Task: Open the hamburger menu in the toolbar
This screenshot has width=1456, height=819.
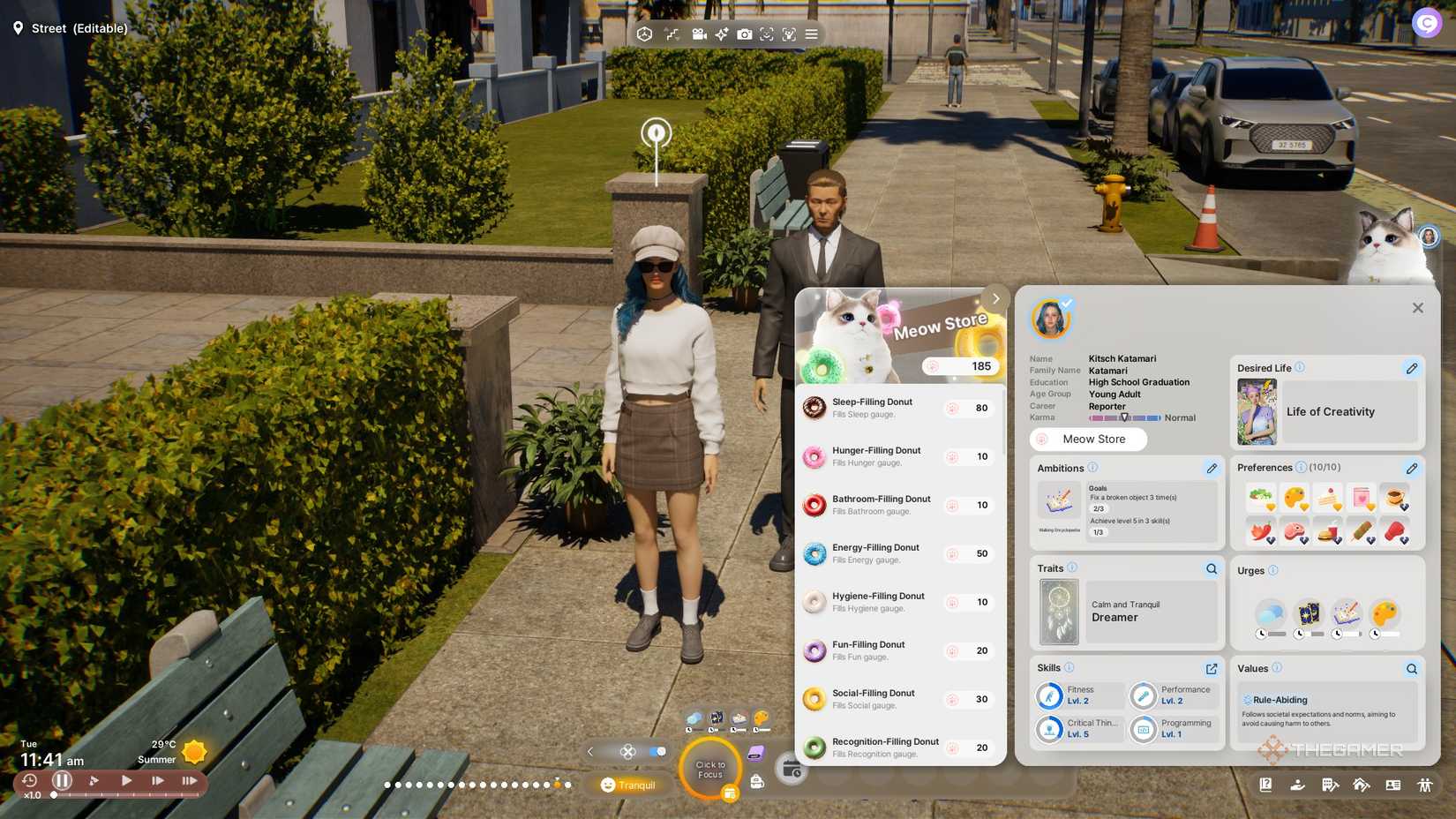Action: point(812,34)
